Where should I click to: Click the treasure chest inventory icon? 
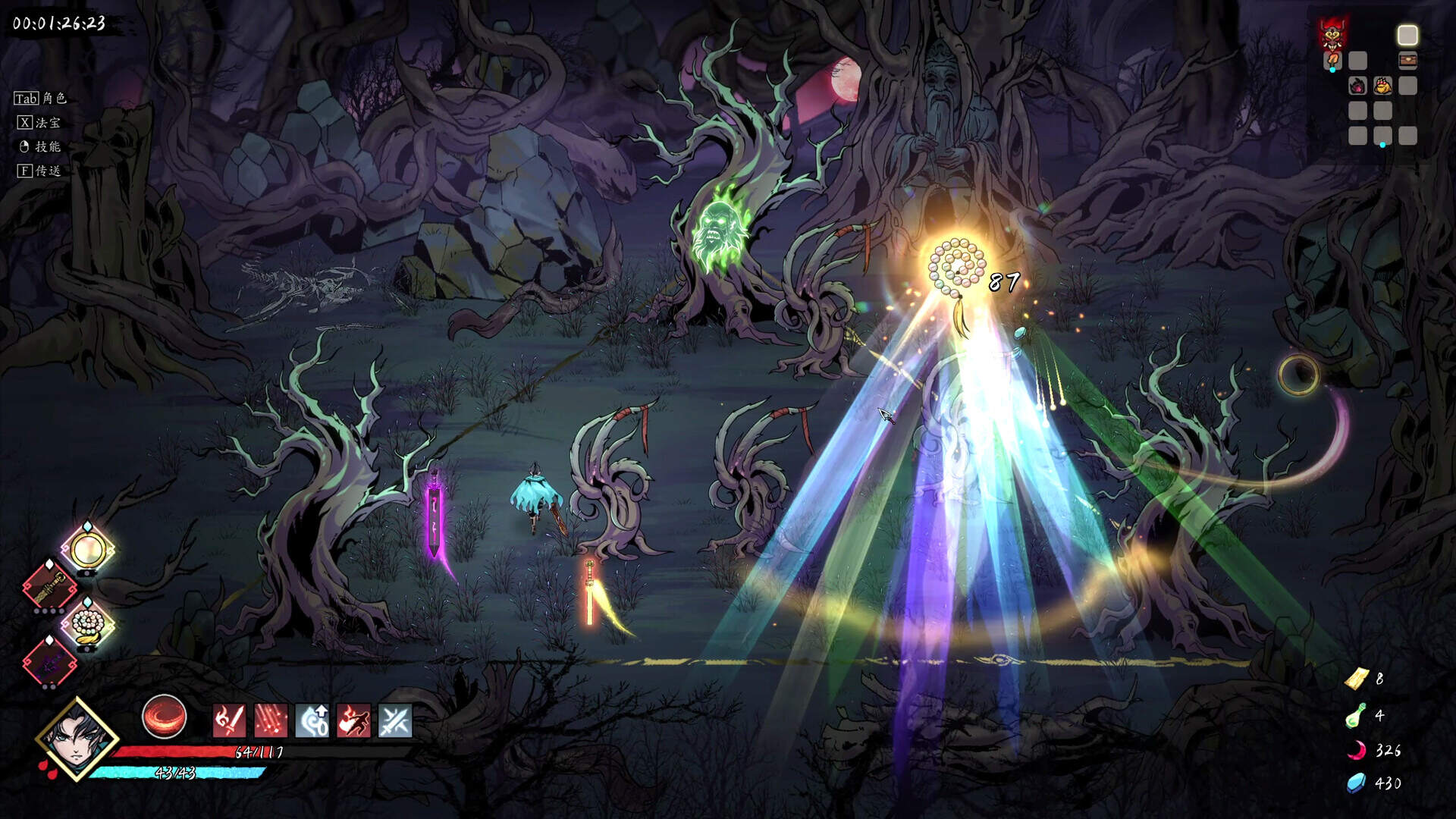click(1407, 60)
